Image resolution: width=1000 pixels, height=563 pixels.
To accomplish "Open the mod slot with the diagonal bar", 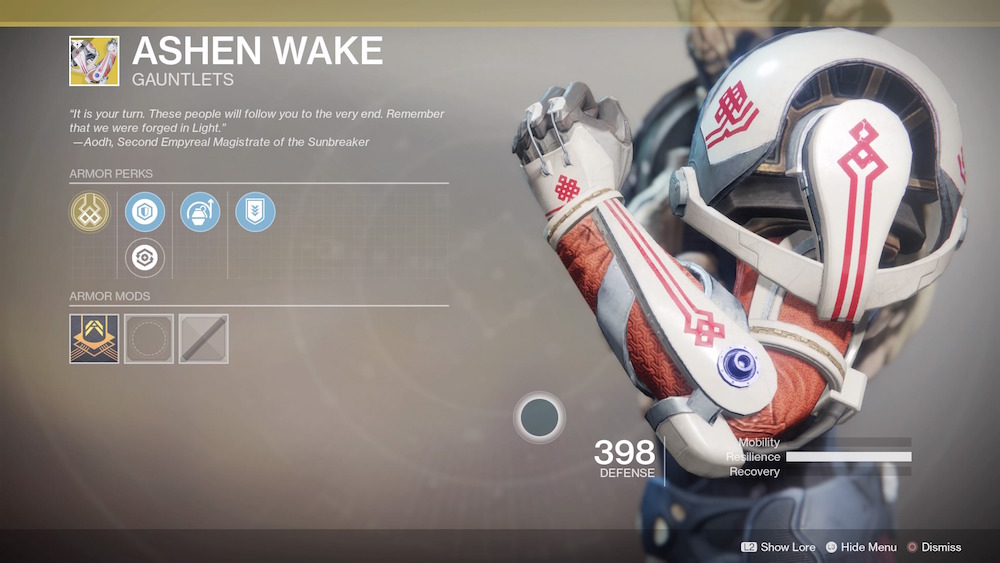I will [204, 339].
